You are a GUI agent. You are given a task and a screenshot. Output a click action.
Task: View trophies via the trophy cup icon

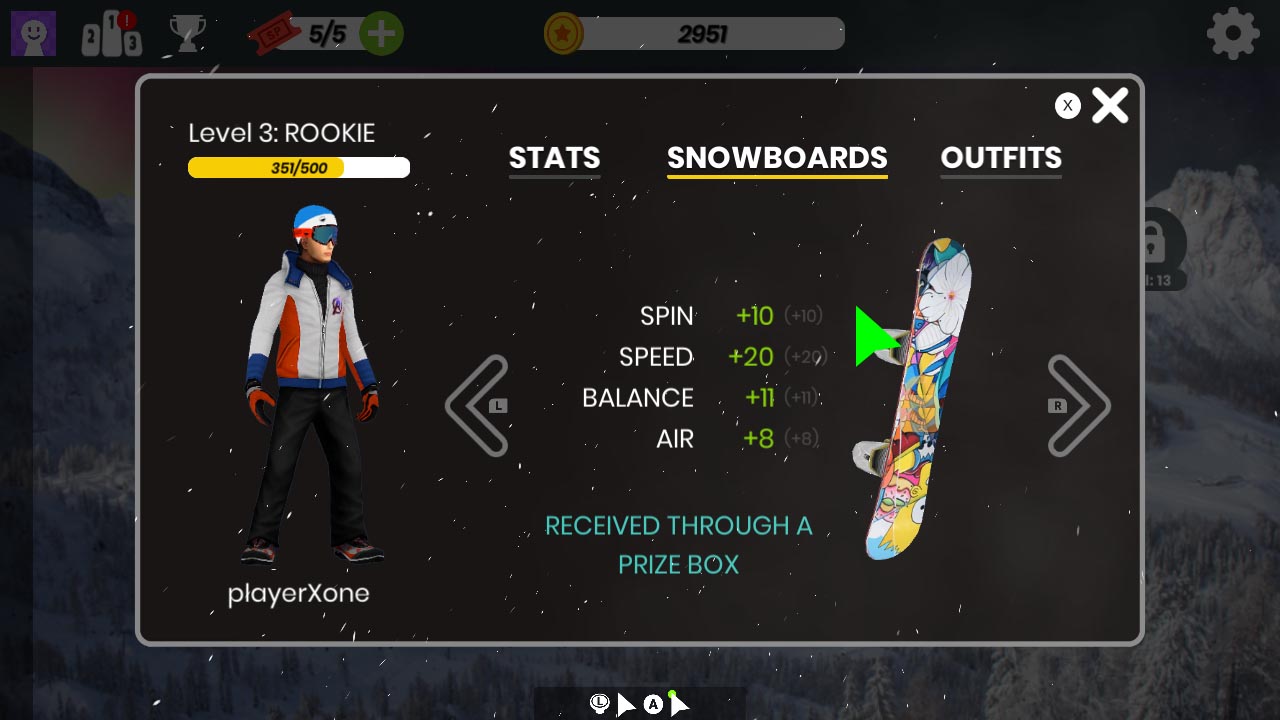185,33
